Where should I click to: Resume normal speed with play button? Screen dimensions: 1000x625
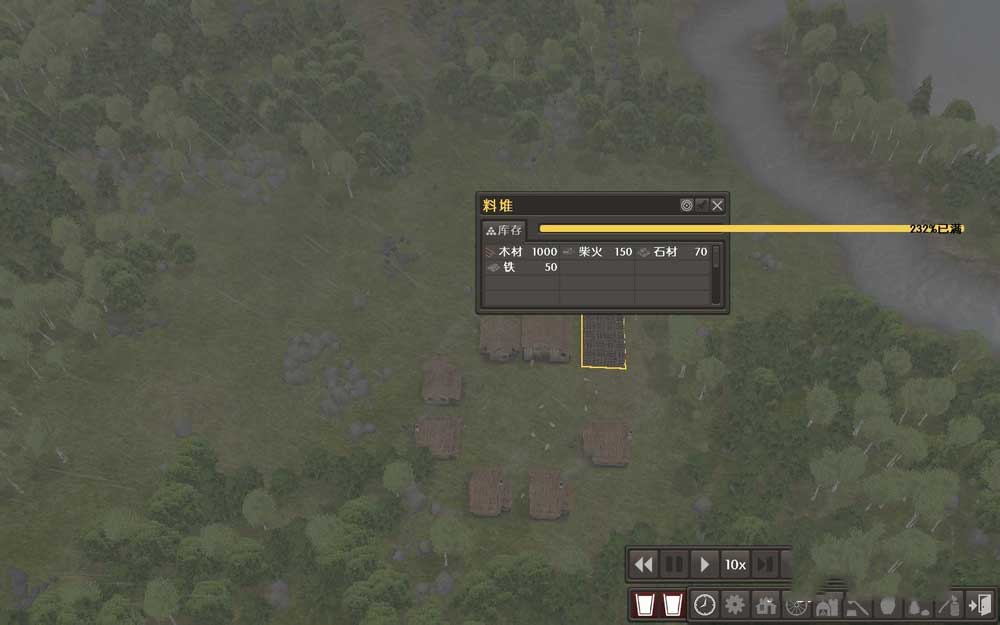click(x=705, y=564)
